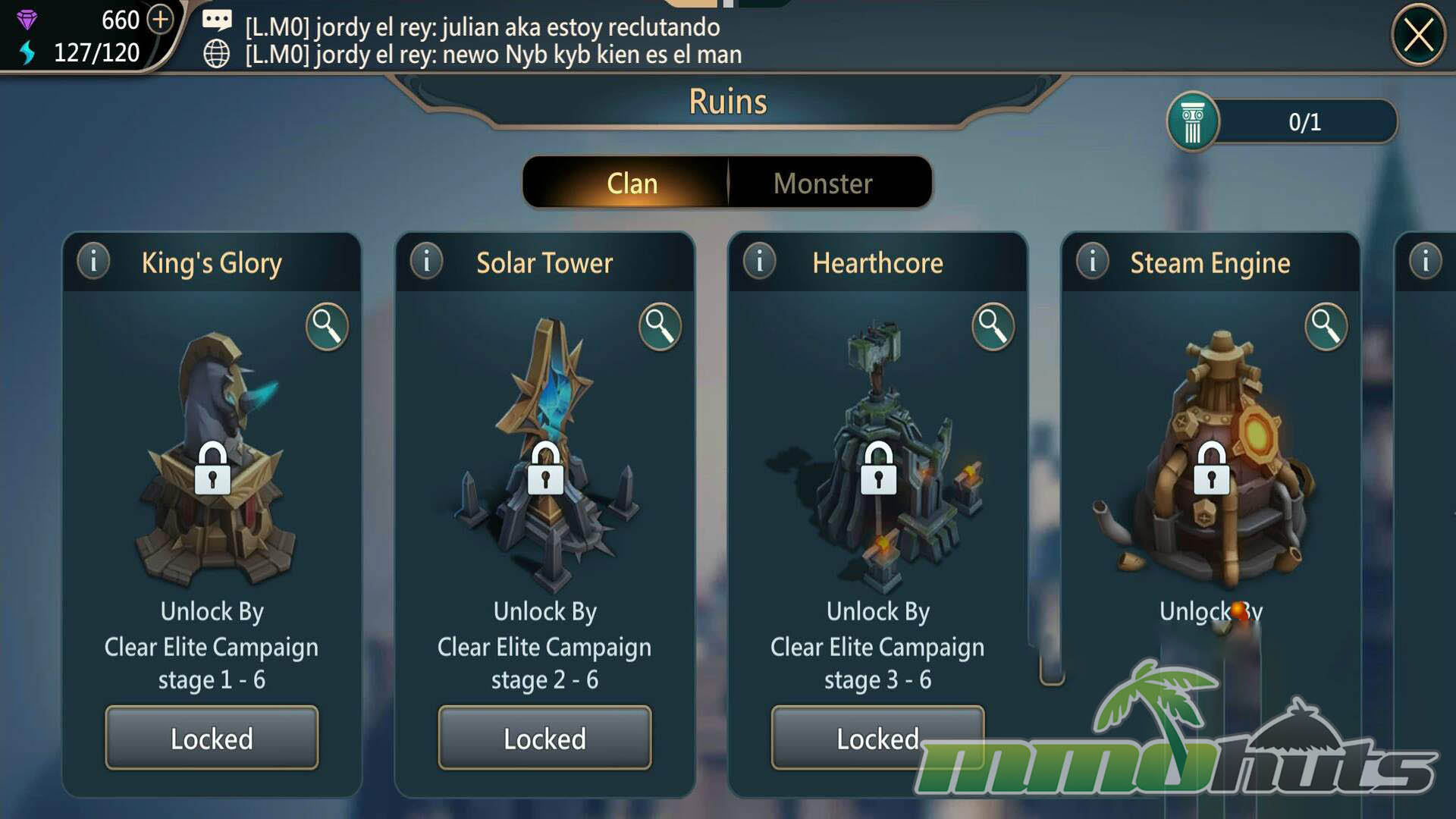Close the Ruins screen
Viewport: 1456px width, 819px height.
click(1418, 36)
